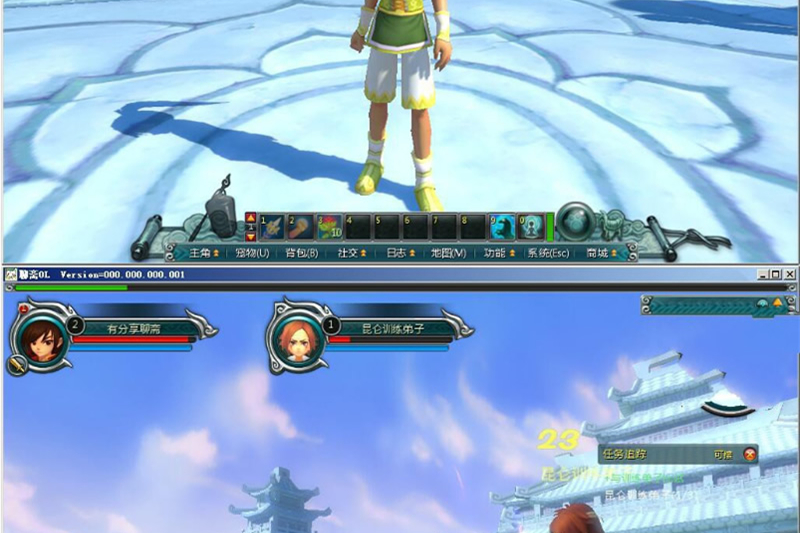Activate the blue creature skill icon
Image resolution: width=800 pixels, height=533 pixels.
[x=503, y=227]
